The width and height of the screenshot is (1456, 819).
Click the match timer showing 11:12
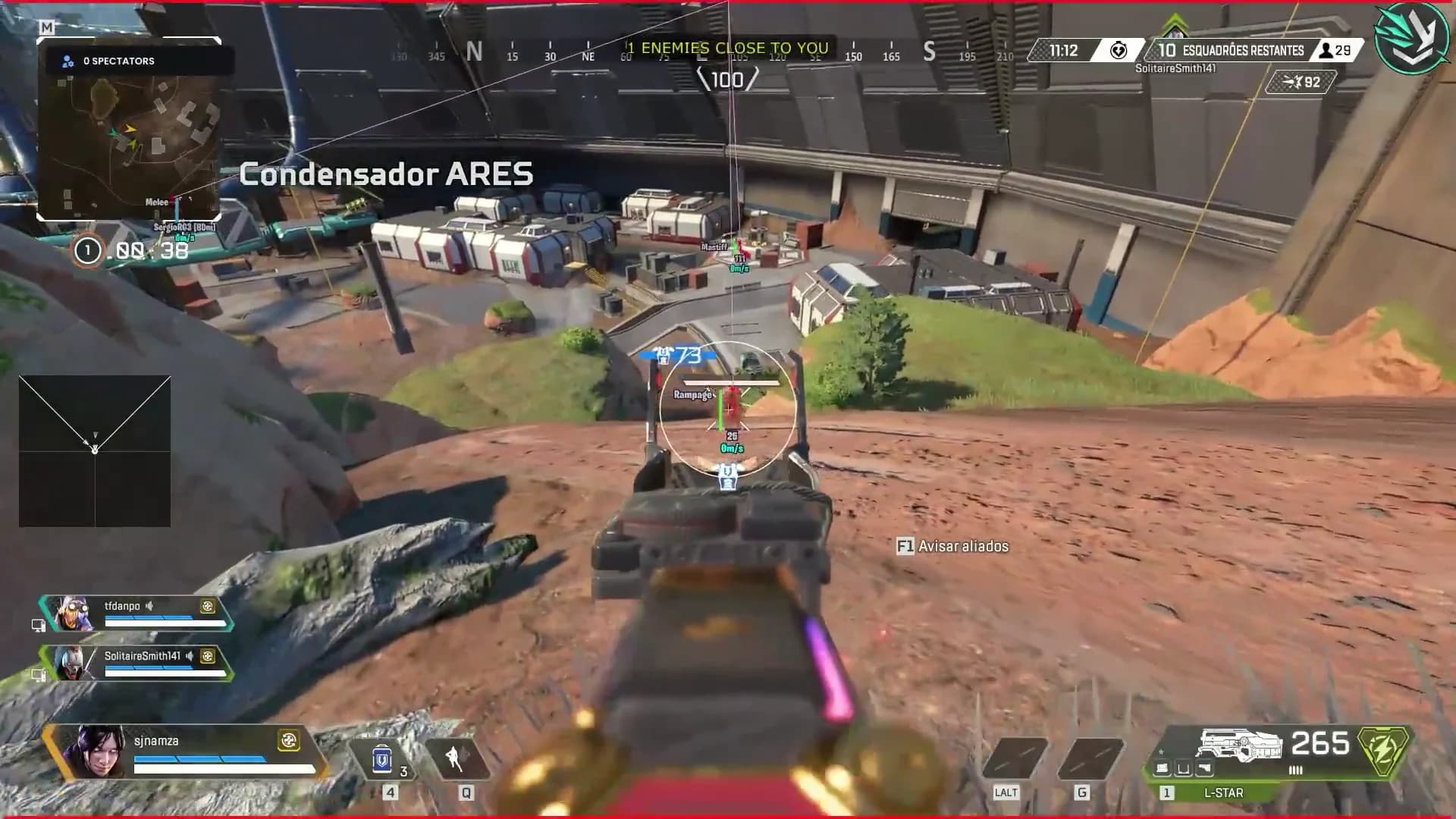1065,51
